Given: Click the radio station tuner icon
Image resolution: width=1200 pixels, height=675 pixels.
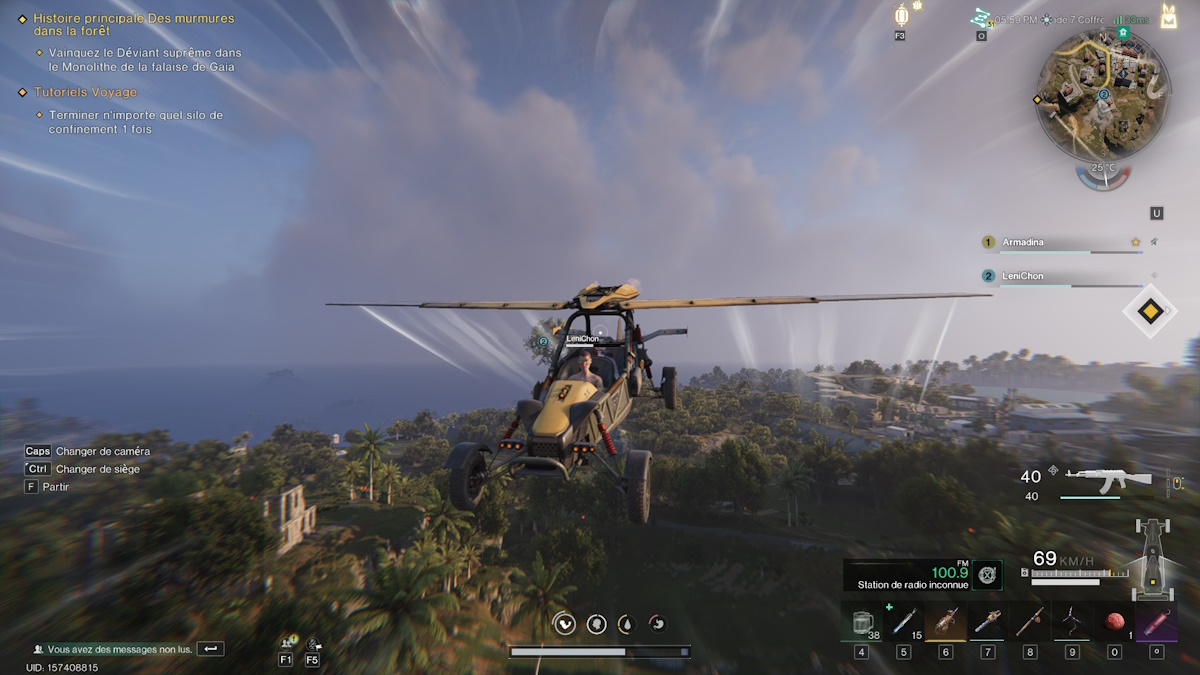Looking at the screenshot, I should (x=987, y=573).
